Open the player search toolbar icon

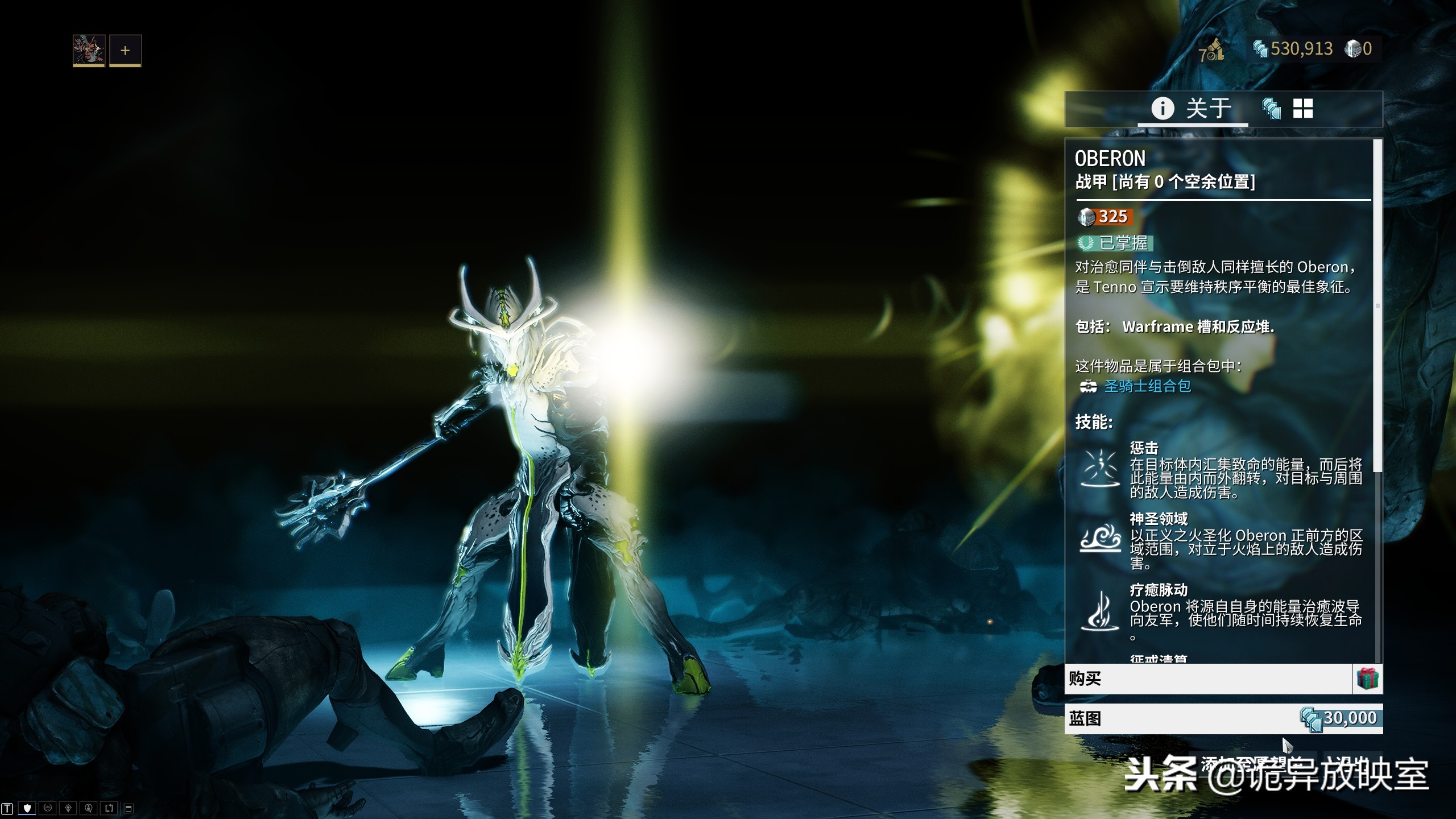click(x=88, y=808)
